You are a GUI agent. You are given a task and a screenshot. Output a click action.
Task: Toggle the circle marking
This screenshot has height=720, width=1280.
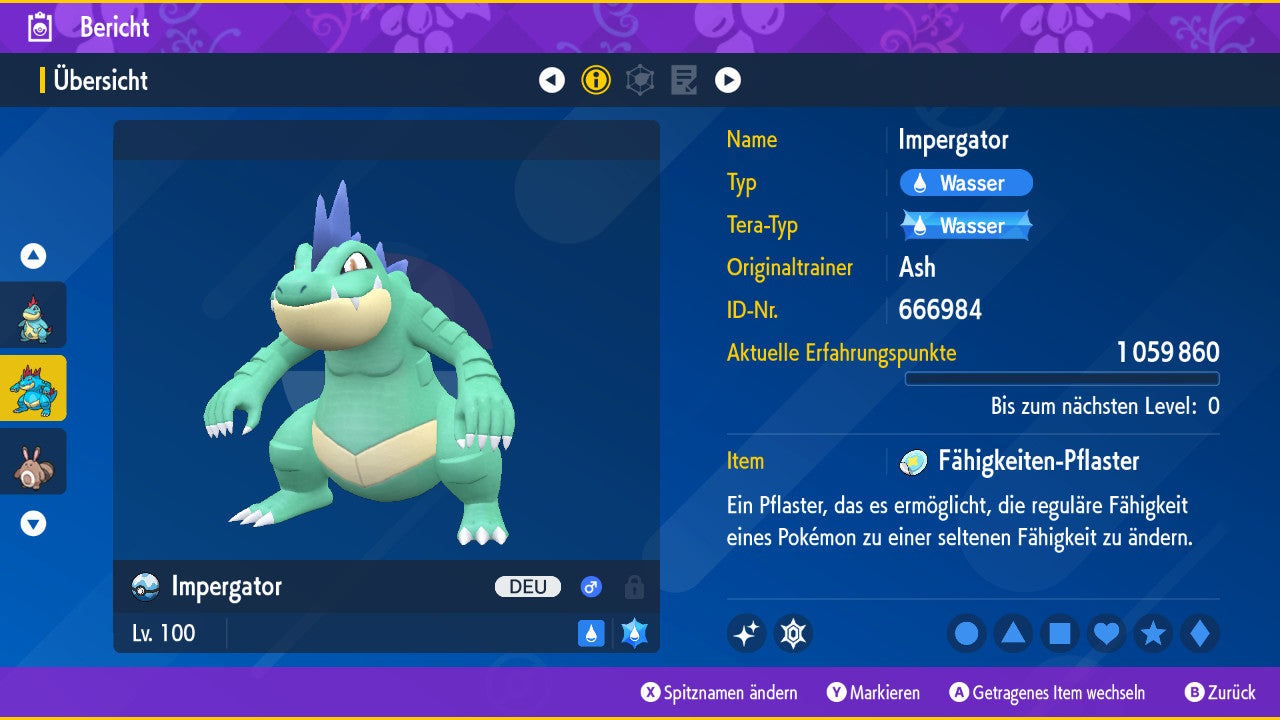967,633
